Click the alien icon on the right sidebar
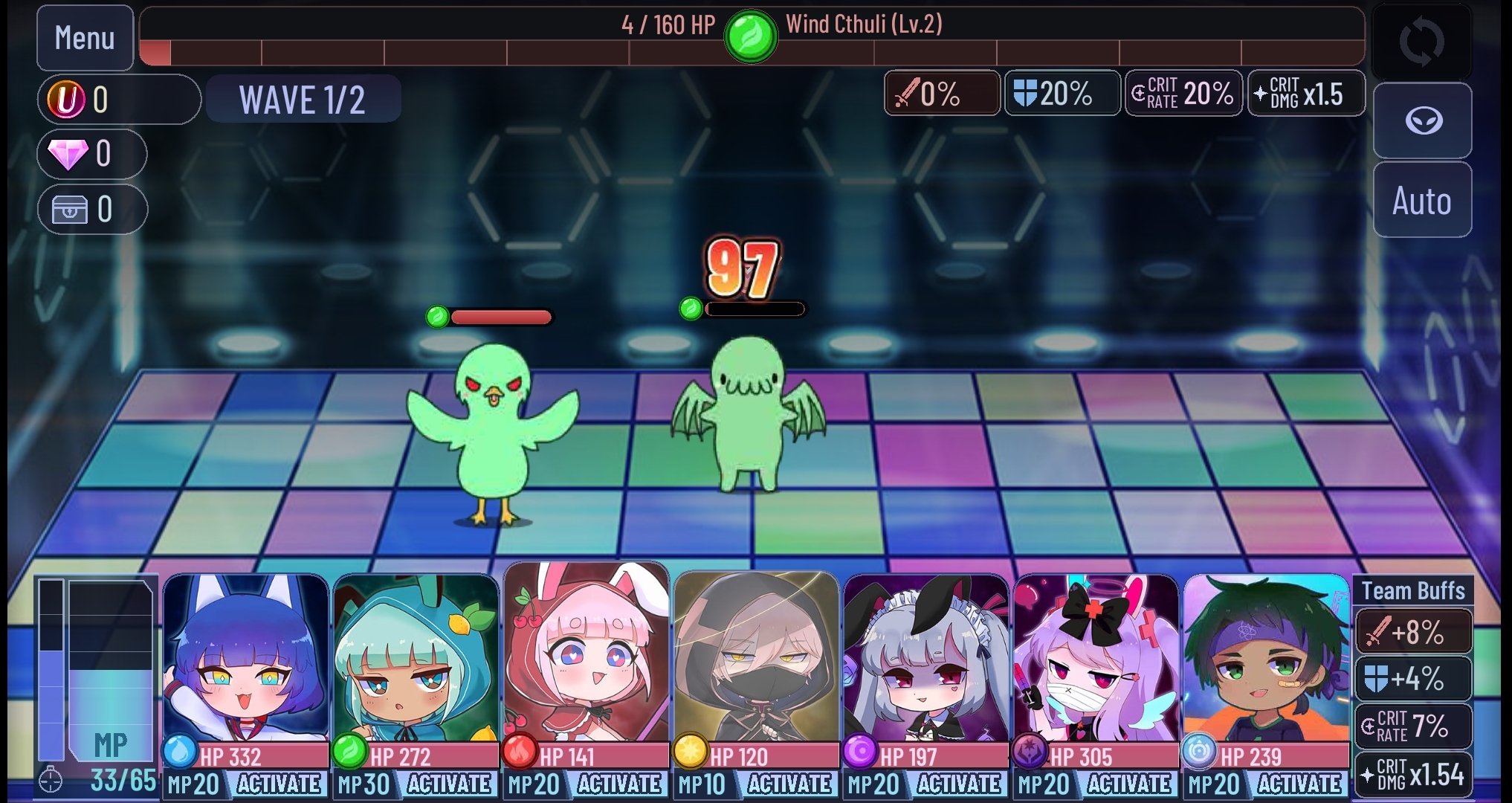 (1421, 120)
